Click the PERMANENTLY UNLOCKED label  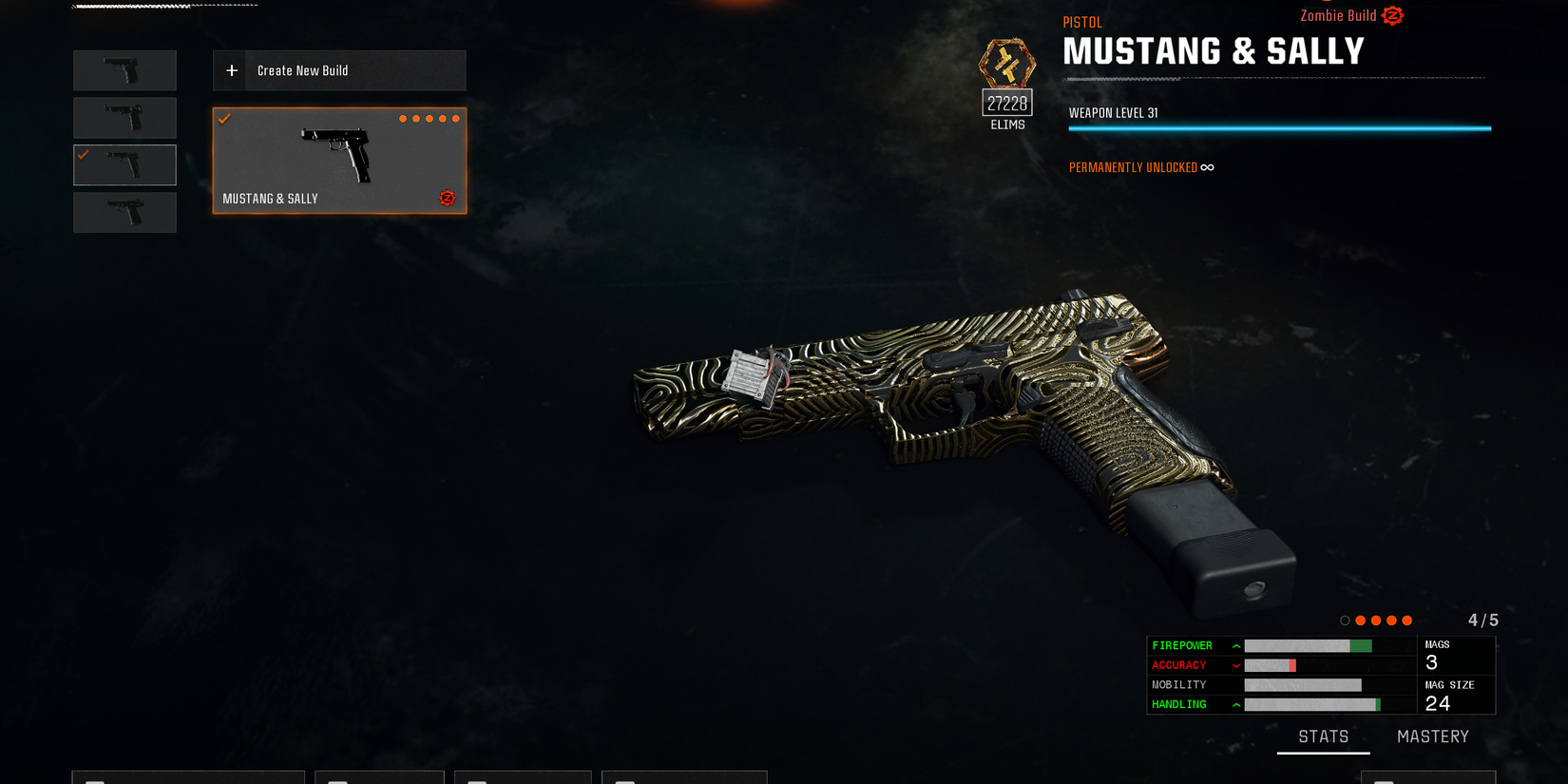coord(1133,166)
